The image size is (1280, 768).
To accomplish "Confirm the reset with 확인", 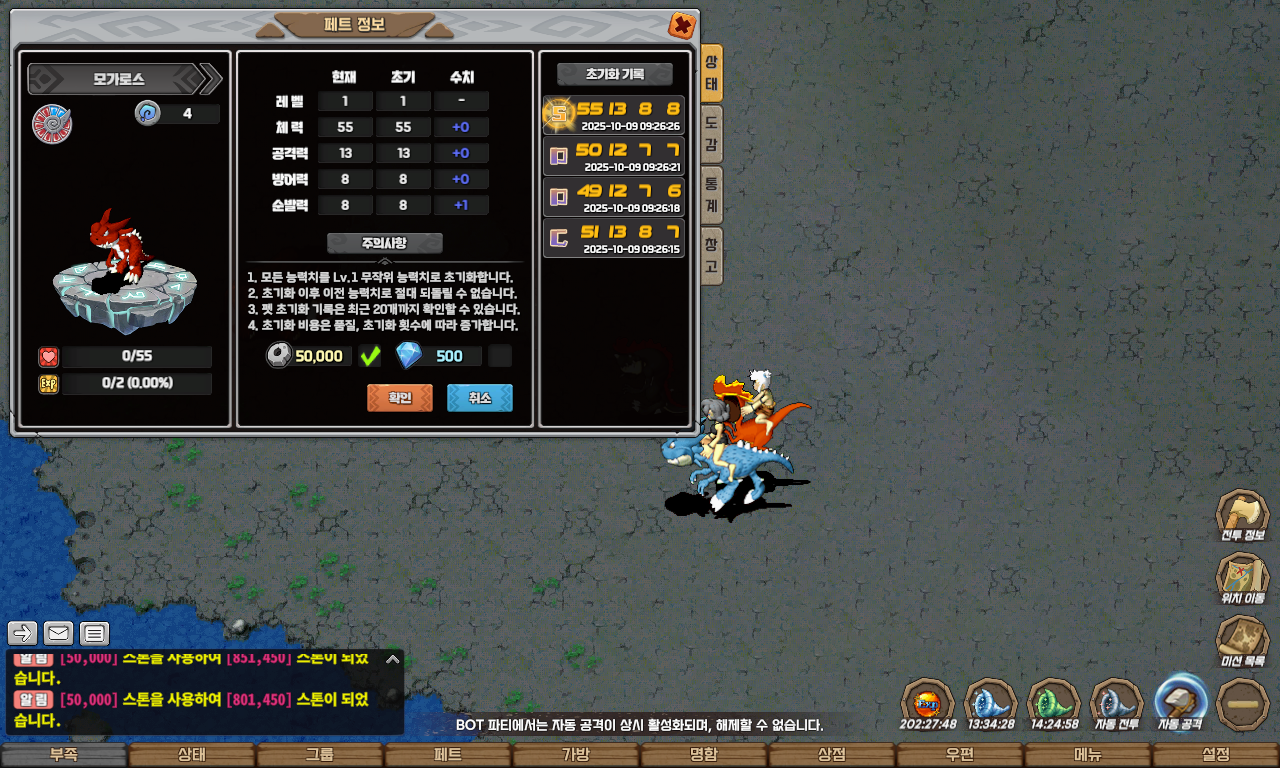I will (x=400, y=398).
